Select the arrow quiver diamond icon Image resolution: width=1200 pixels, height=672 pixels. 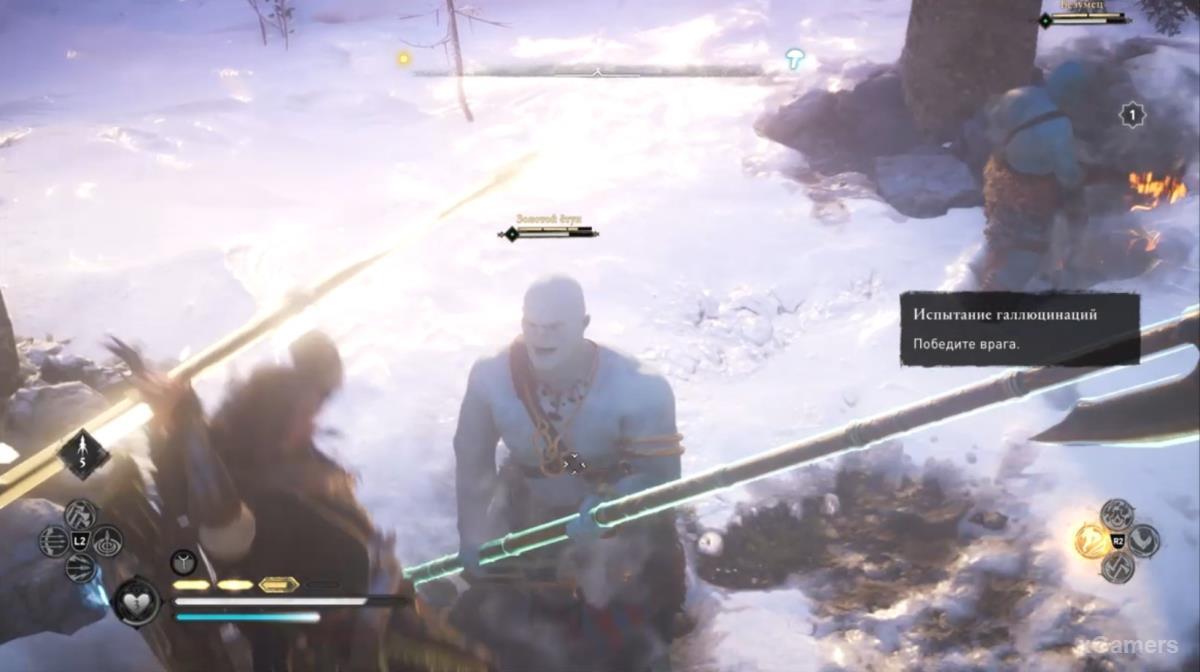[x=83, y=453]
